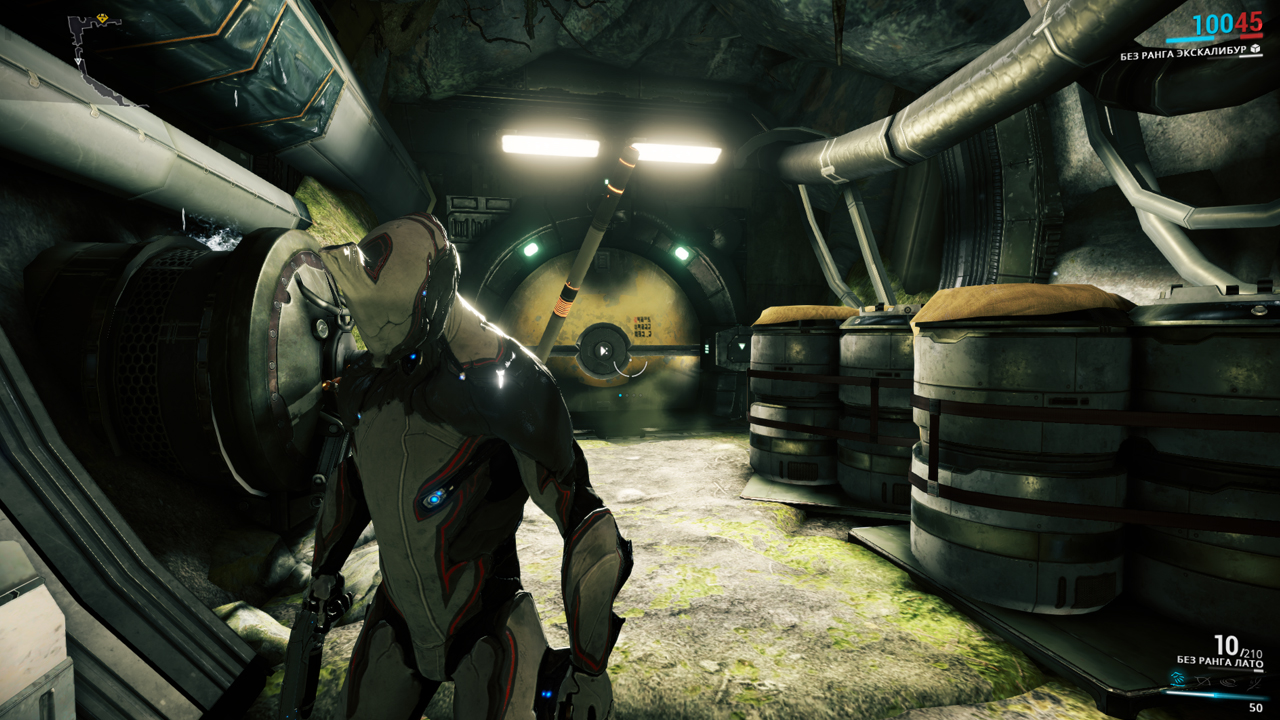Click the energy value 50 in the bottom-right corner
This screenshot has width=1280, height=720.
(x=1255, y=707)
